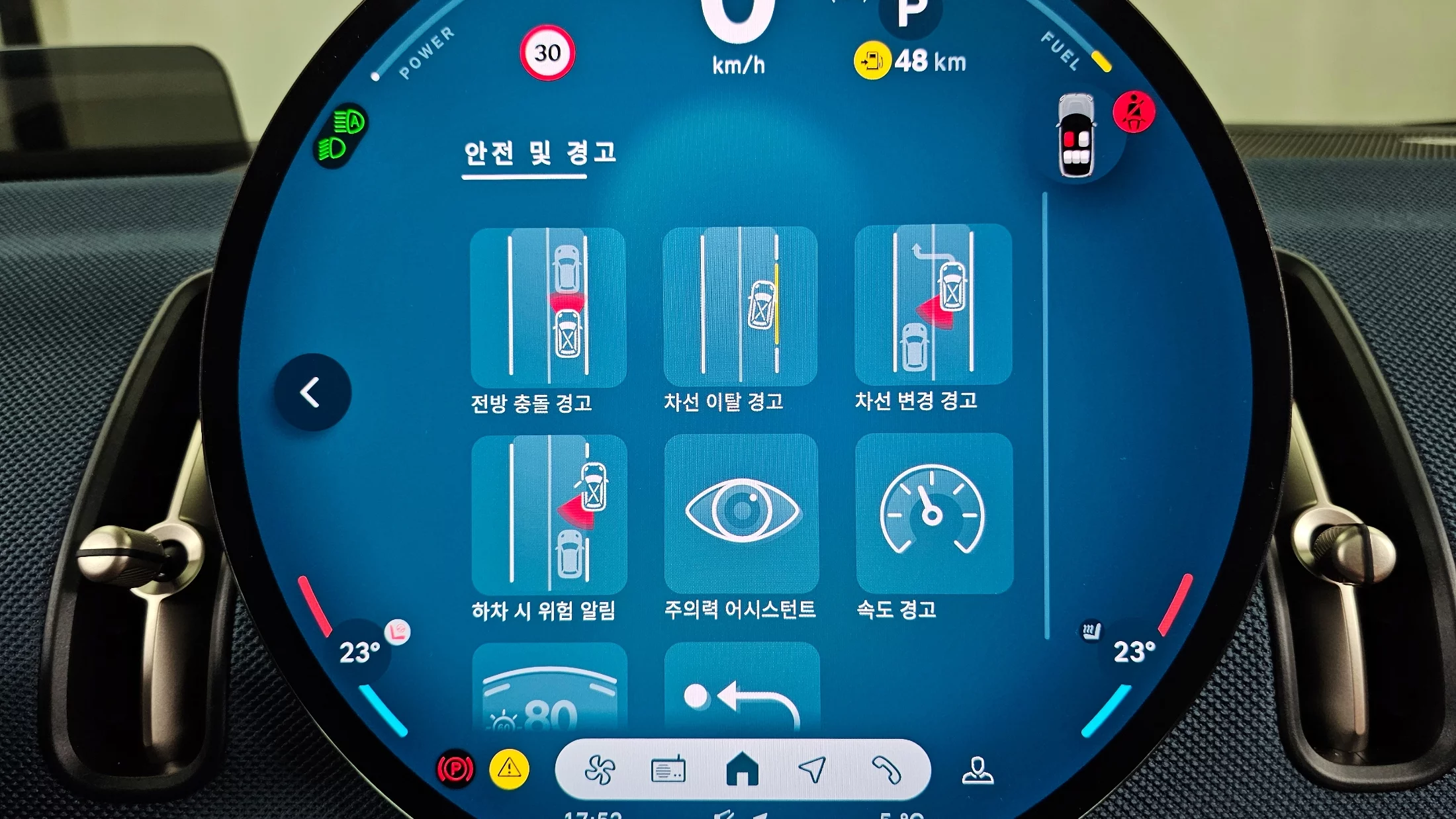Open the phone menu
Viewport: 1456px width, 819px height.
click(x=886, y=769)
